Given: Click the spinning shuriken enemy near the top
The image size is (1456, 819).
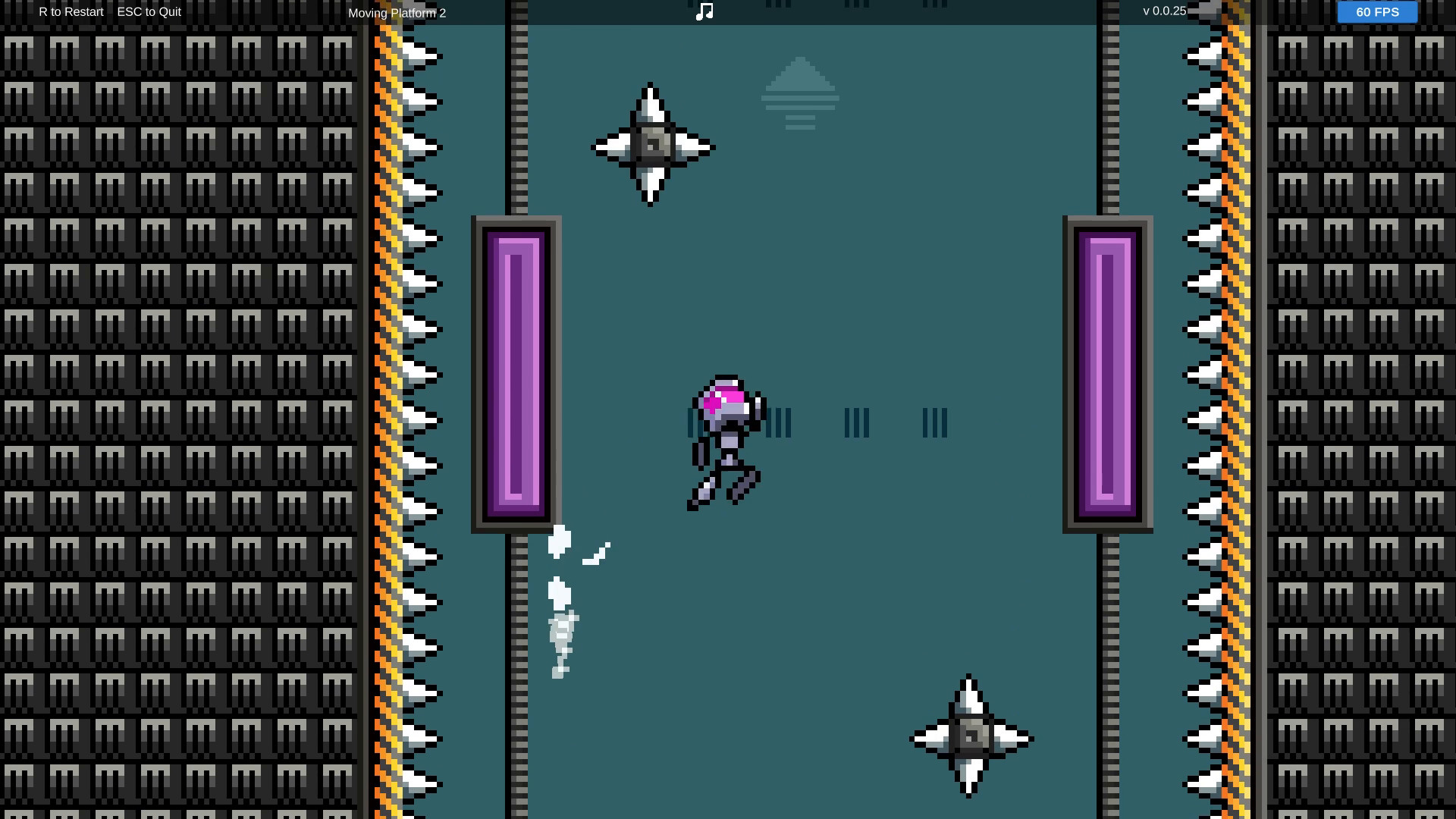Looking at the screenshot, I should pyautogui.click(x=651, y=146).
